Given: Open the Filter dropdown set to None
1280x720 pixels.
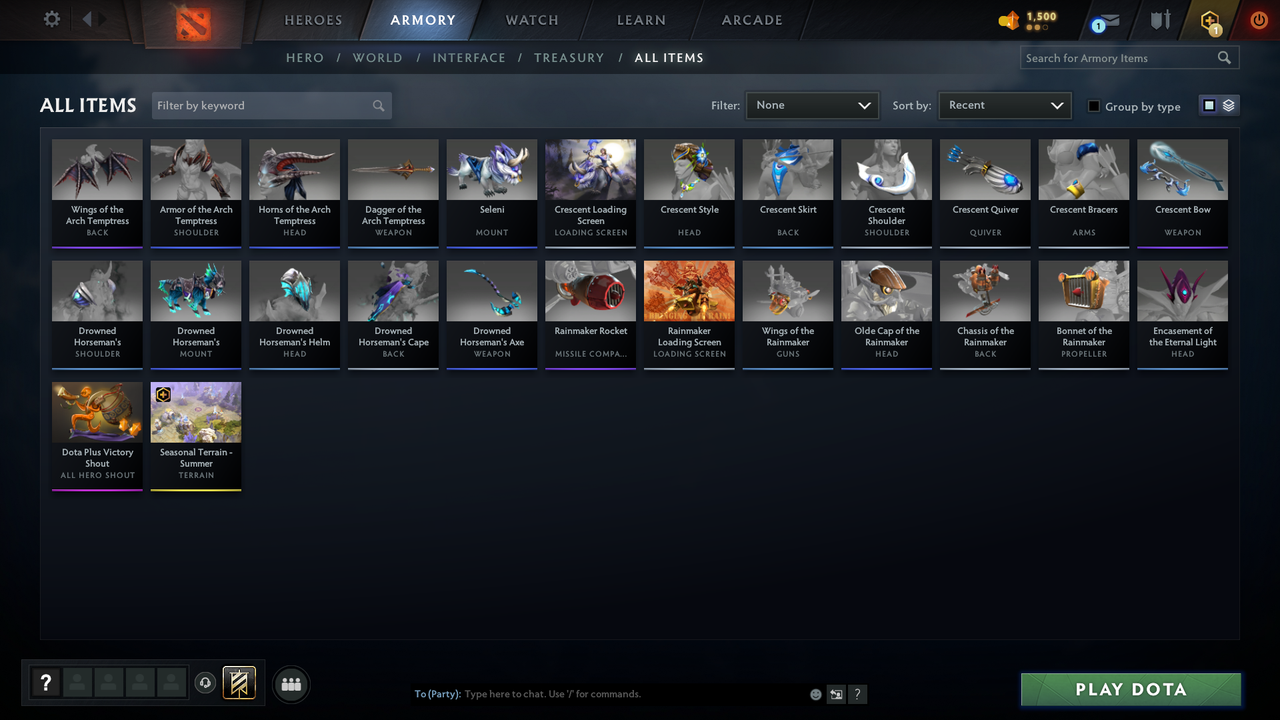Looking at the screenshot, I should (x=811, y=104).
